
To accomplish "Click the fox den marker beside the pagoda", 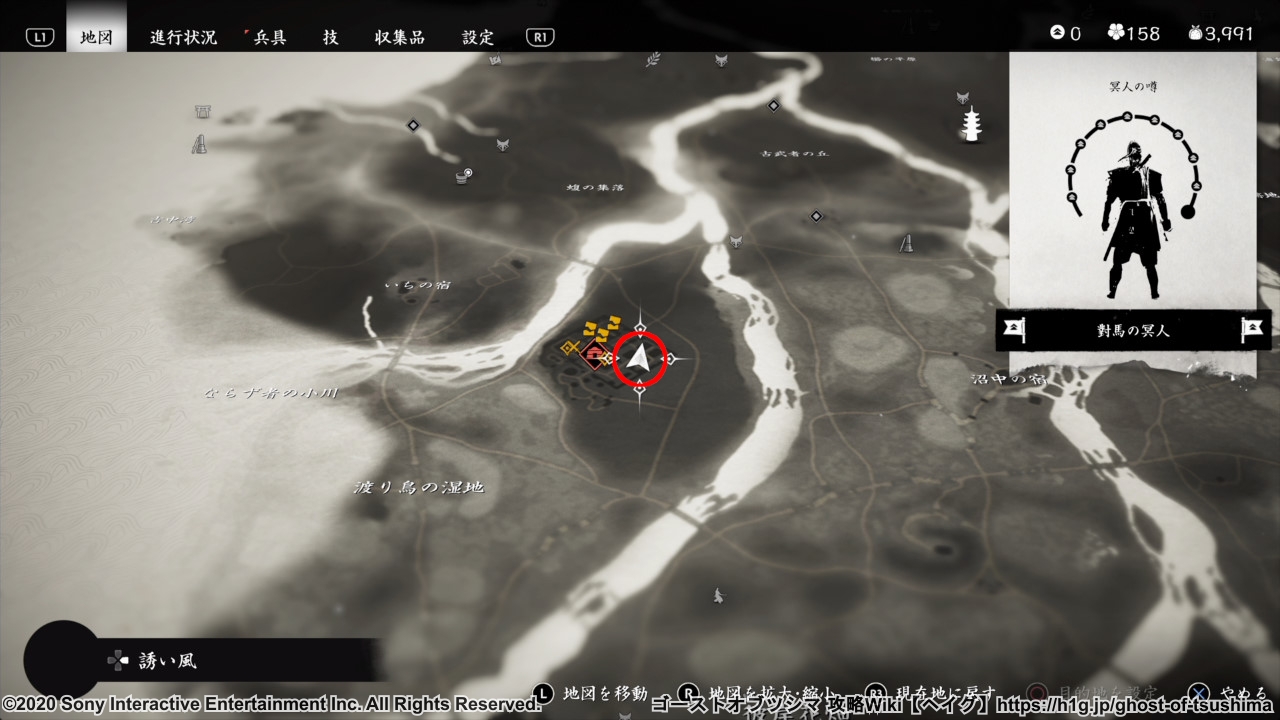I will click(x=963, y=97).
